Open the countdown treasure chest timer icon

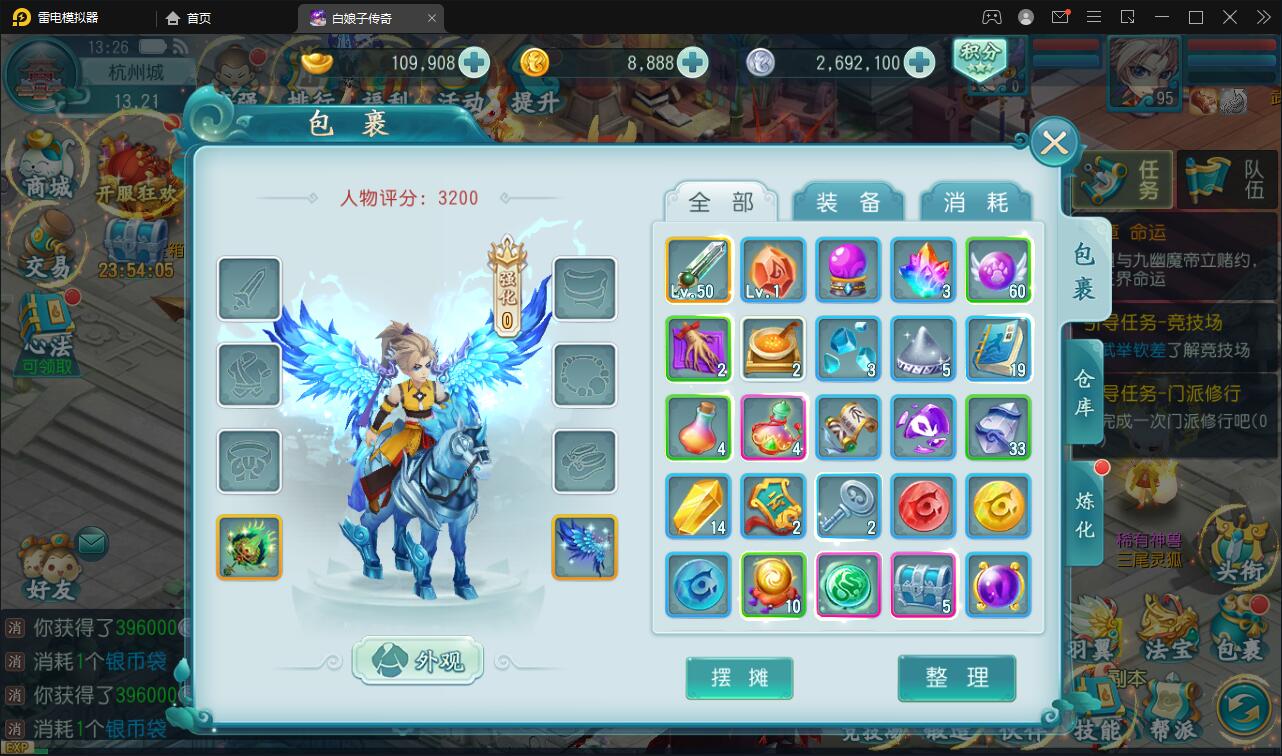(x=135, y=240)
